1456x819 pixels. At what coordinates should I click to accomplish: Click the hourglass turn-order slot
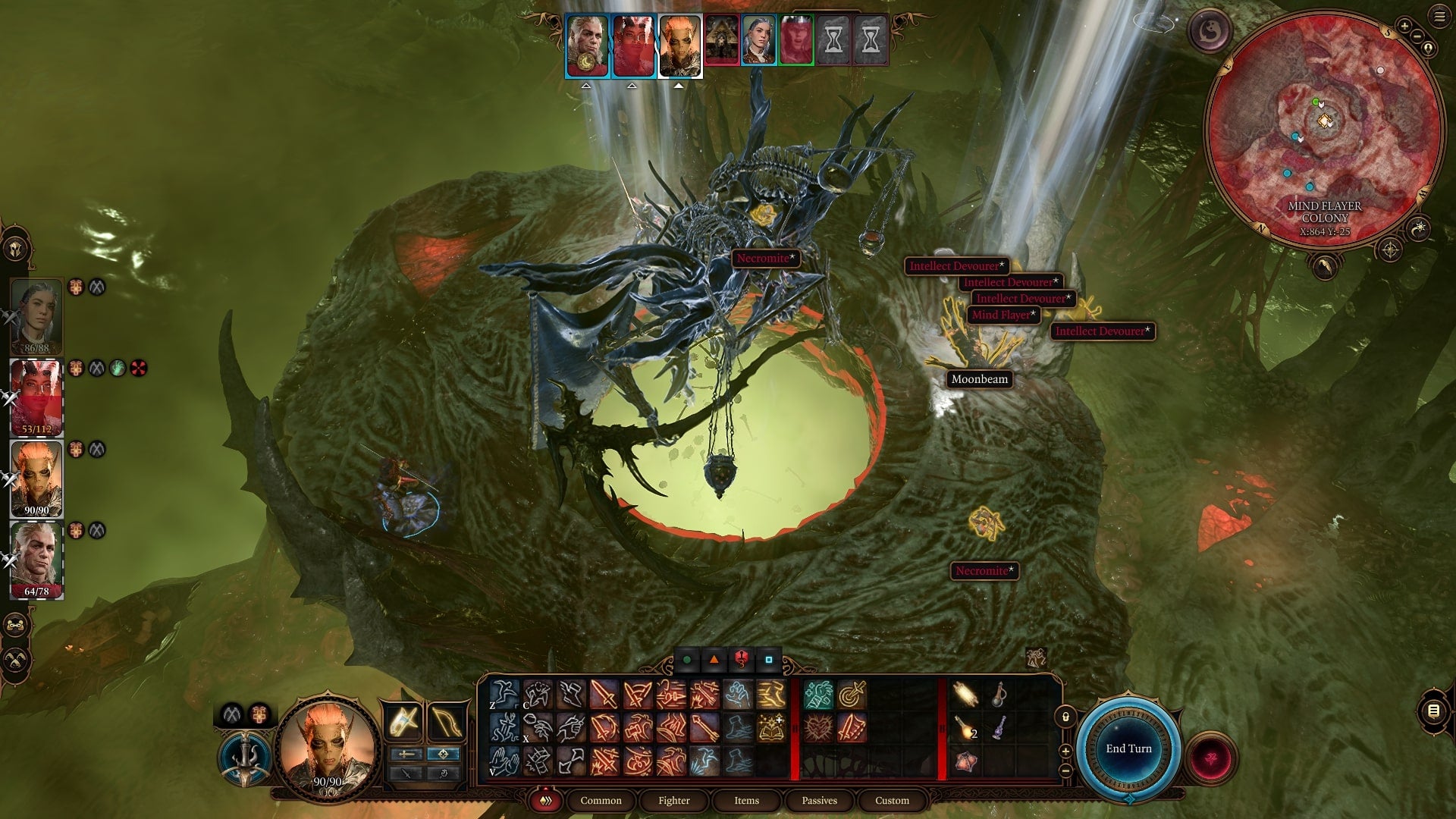[833, 39]
